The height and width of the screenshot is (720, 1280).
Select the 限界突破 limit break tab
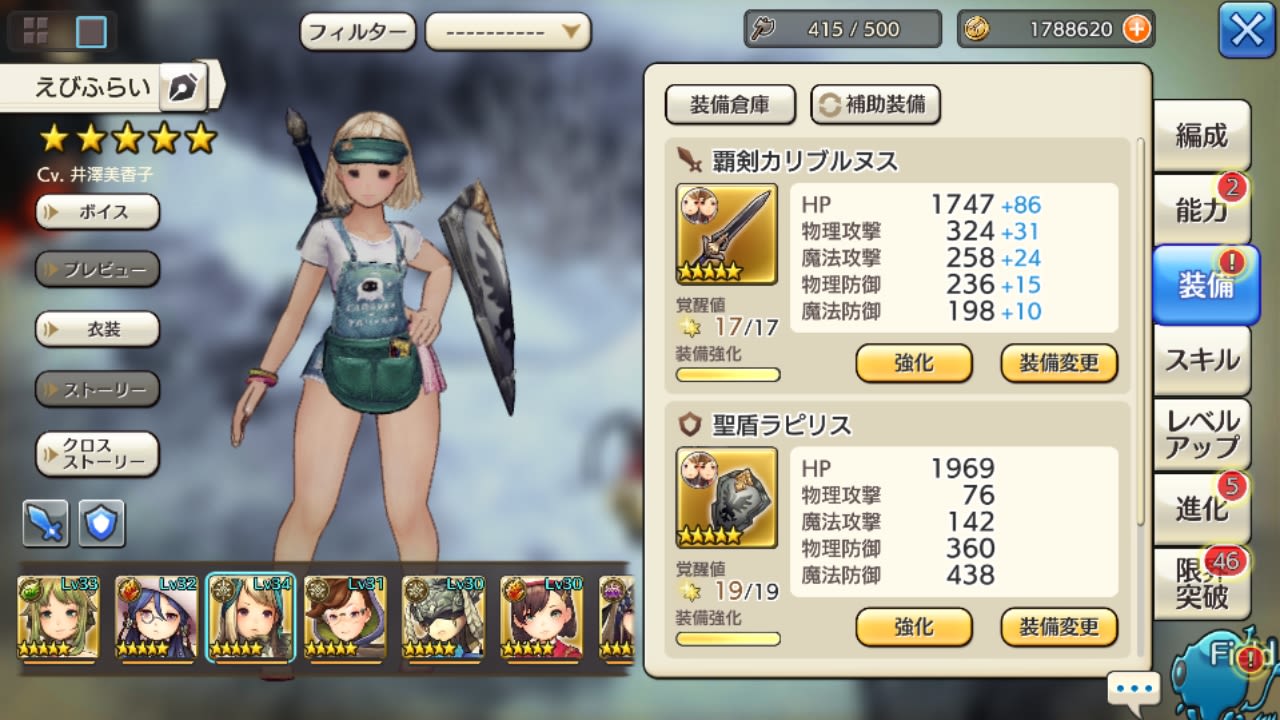pyautogui.click(x=1201, y=583)
